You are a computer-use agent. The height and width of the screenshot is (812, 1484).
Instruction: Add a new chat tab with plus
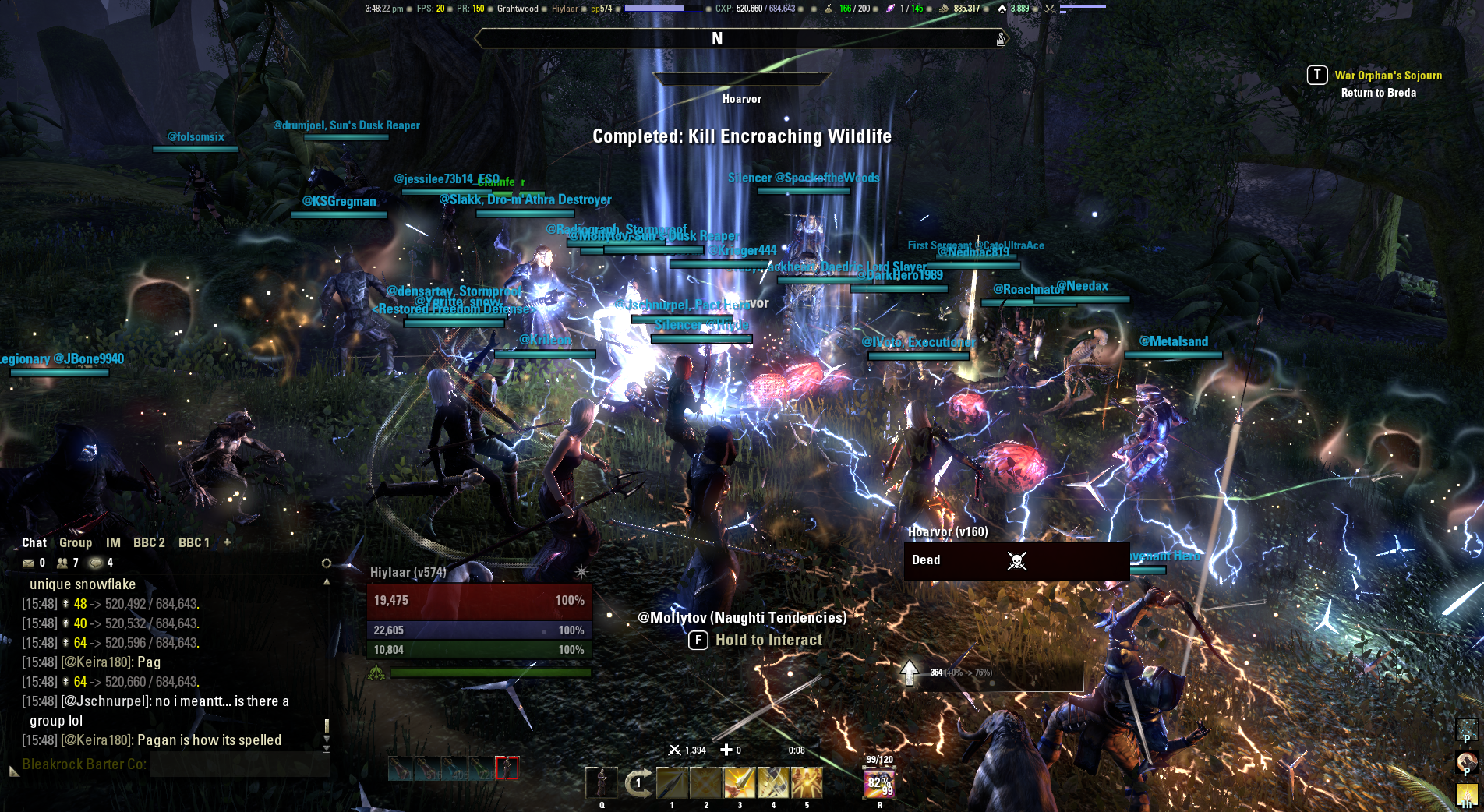click(227, 542)
